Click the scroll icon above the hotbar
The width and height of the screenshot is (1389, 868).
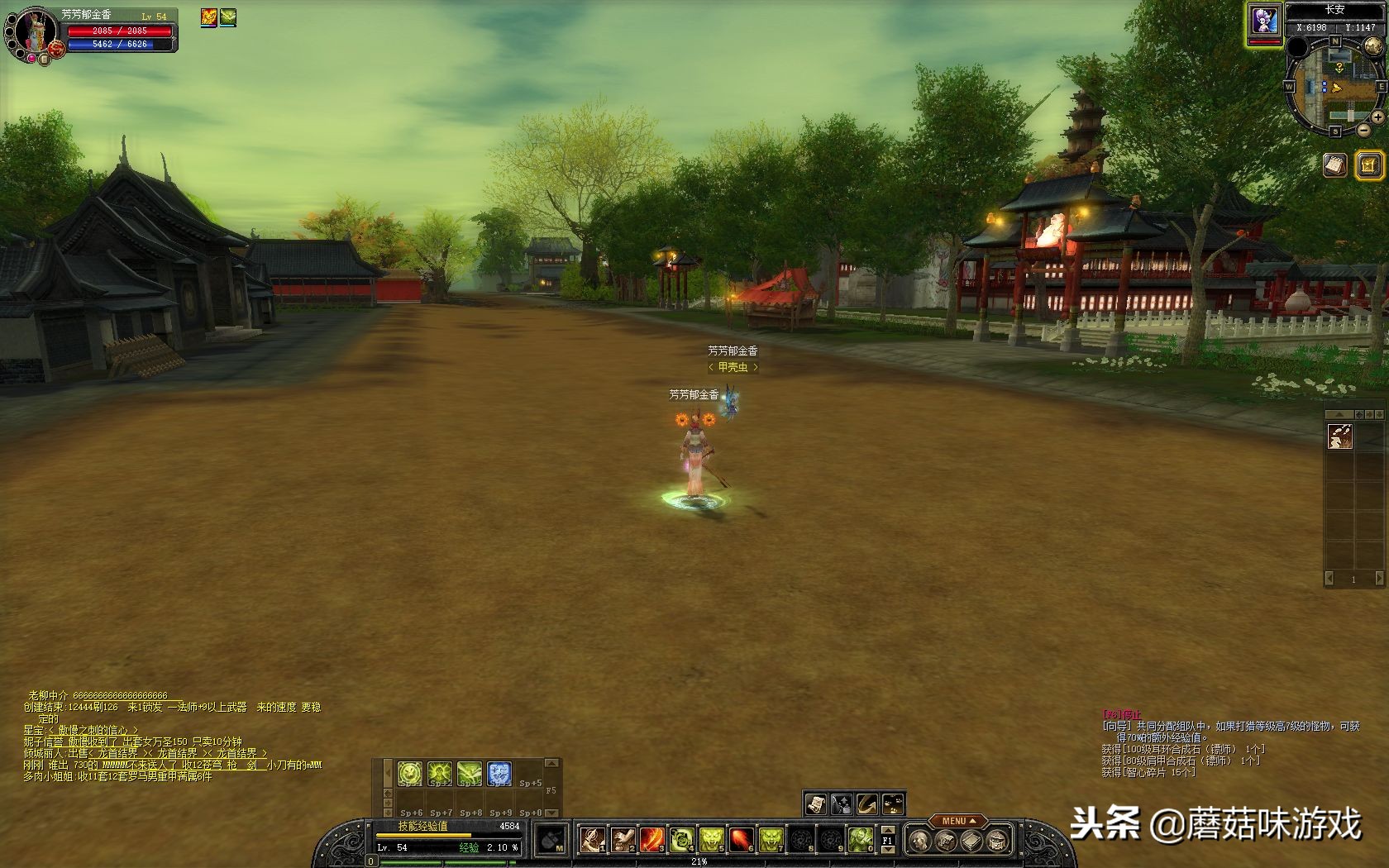815,804
